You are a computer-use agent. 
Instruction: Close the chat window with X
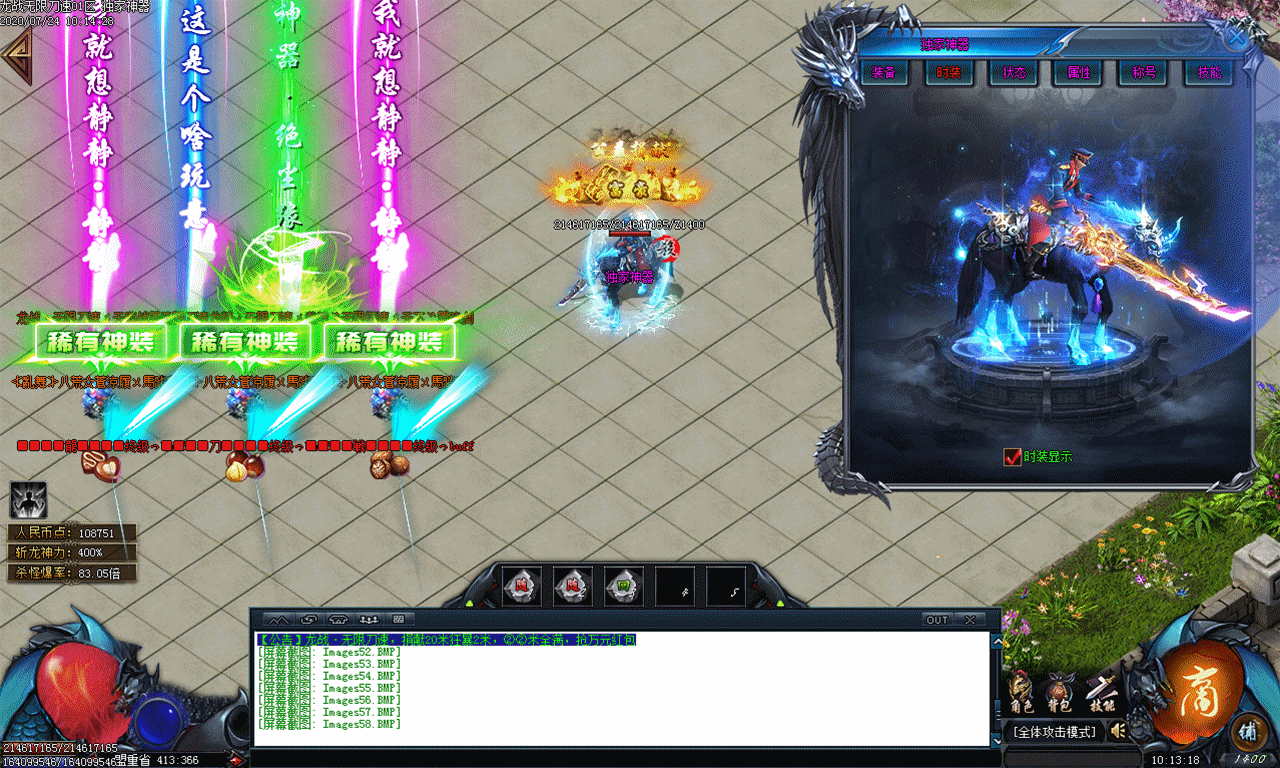coord(969,620)
